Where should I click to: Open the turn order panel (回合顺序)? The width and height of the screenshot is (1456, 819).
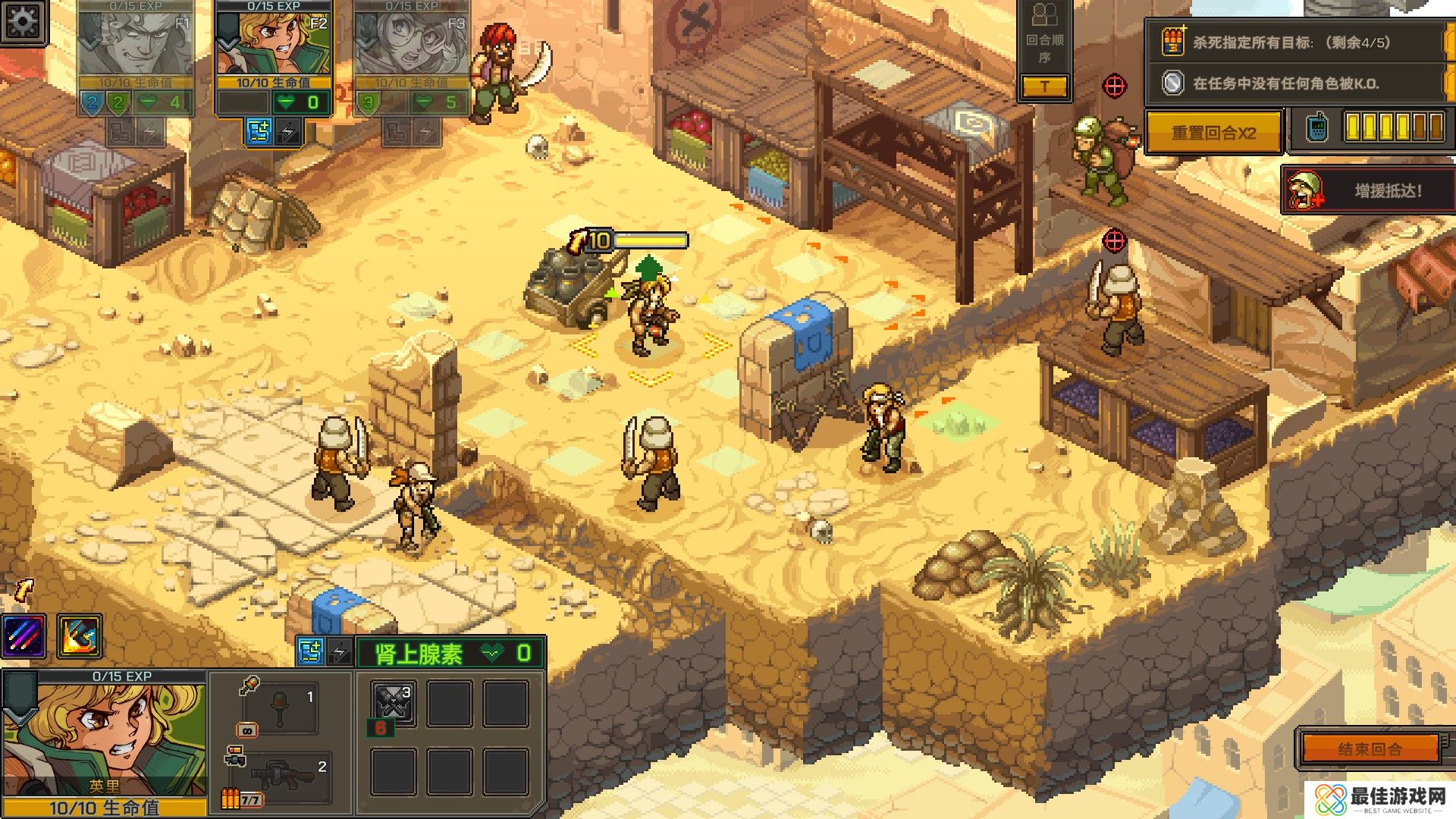point(1044,47)
